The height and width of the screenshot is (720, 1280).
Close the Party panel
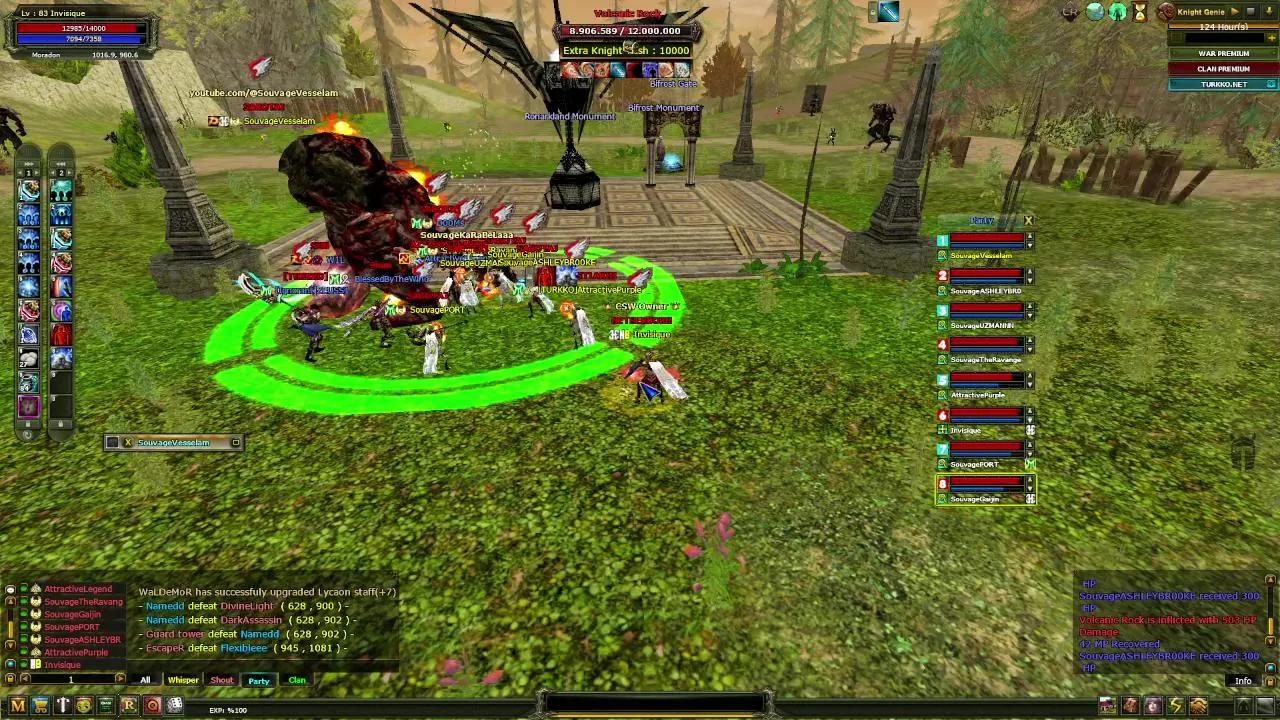click(1028, 220)
